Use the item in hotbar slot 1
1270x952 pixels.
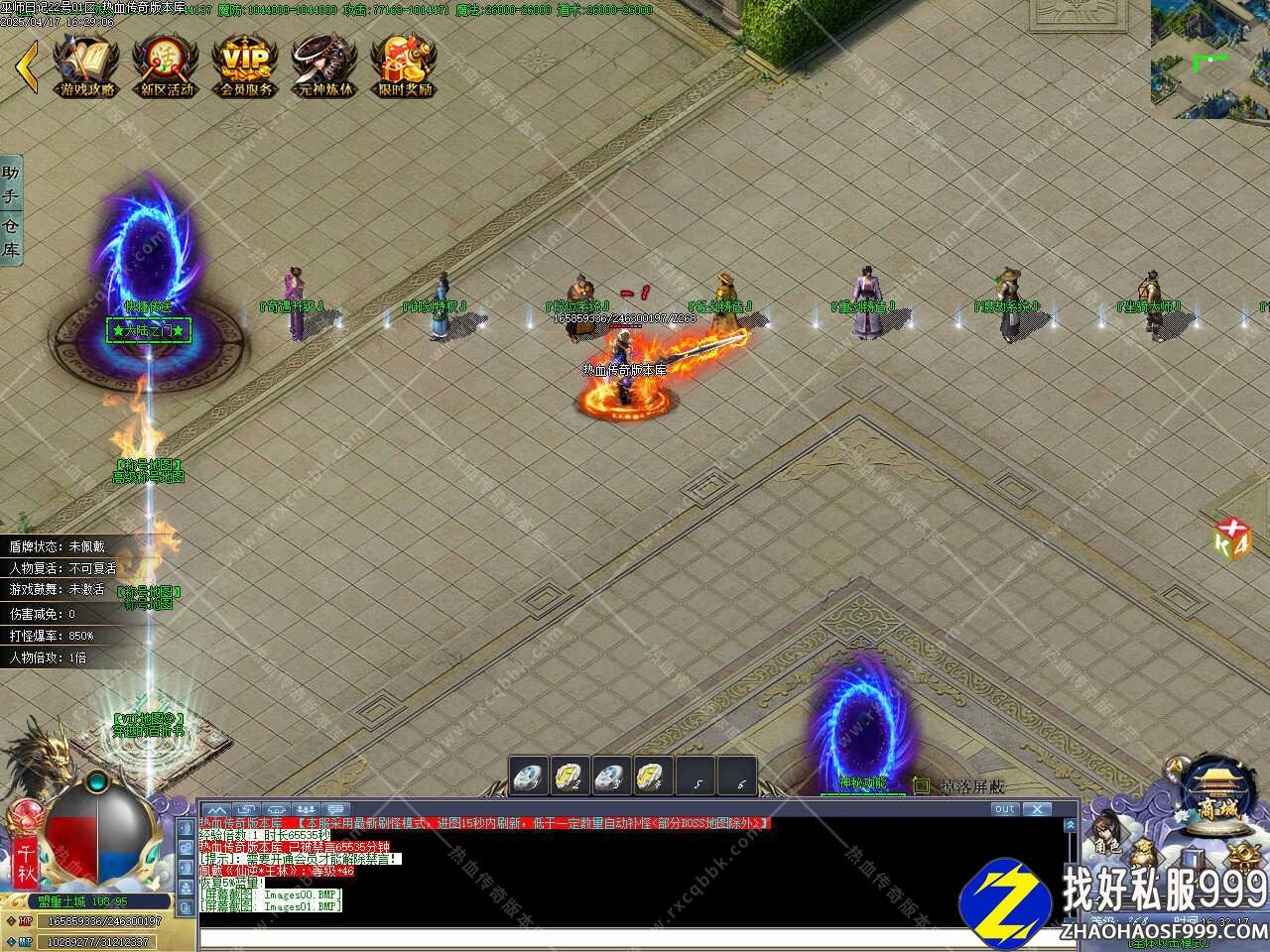[x=528, y=775]
